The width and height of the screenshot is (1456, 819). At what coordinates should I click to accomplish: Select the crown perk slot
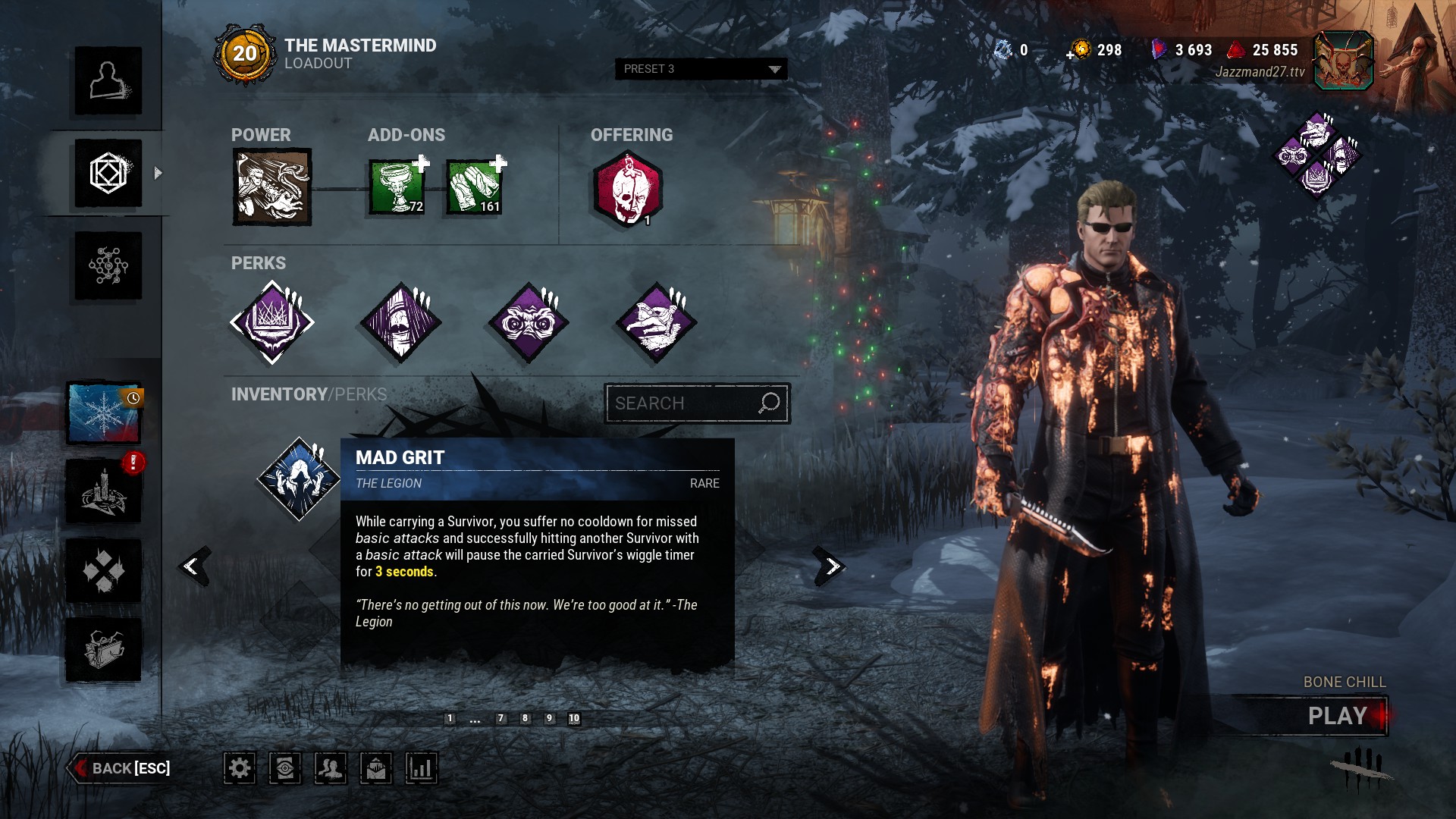(272, 322)
